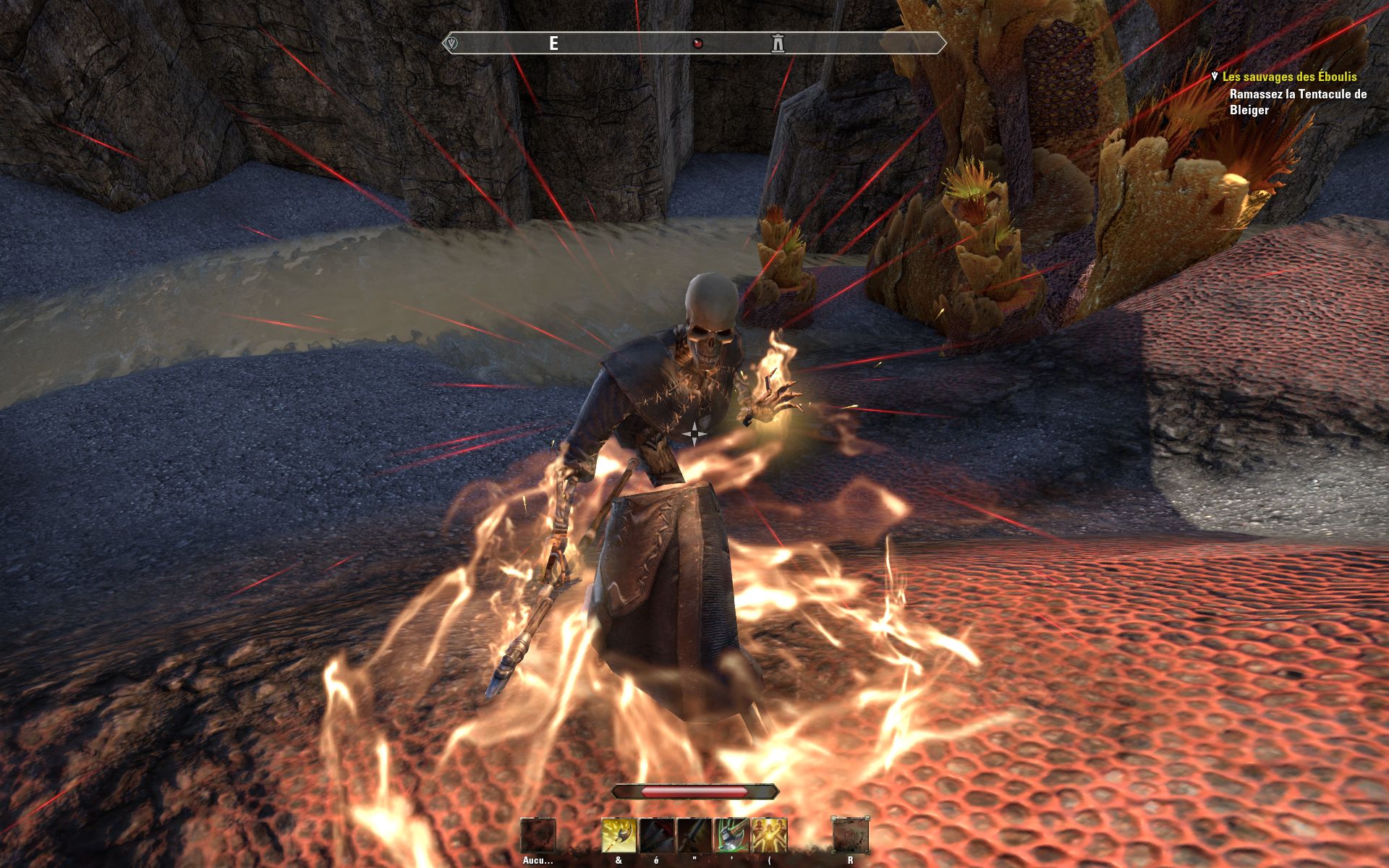Click the quest marker at the compass edge

(x=452, y=43)
